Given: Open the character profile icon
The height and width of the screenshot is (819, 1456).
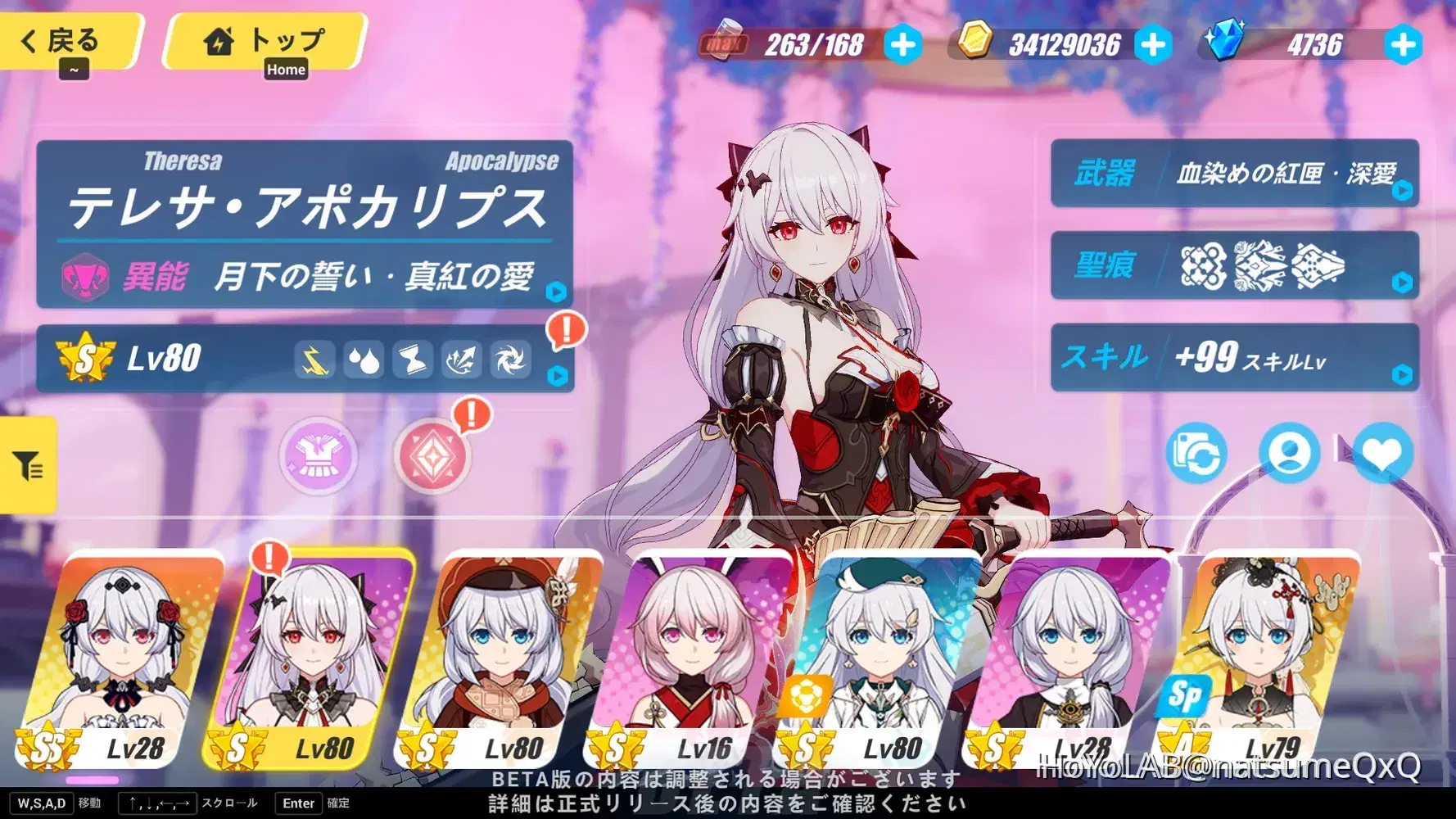Looking at the screenshot, I should point(1291,453).
